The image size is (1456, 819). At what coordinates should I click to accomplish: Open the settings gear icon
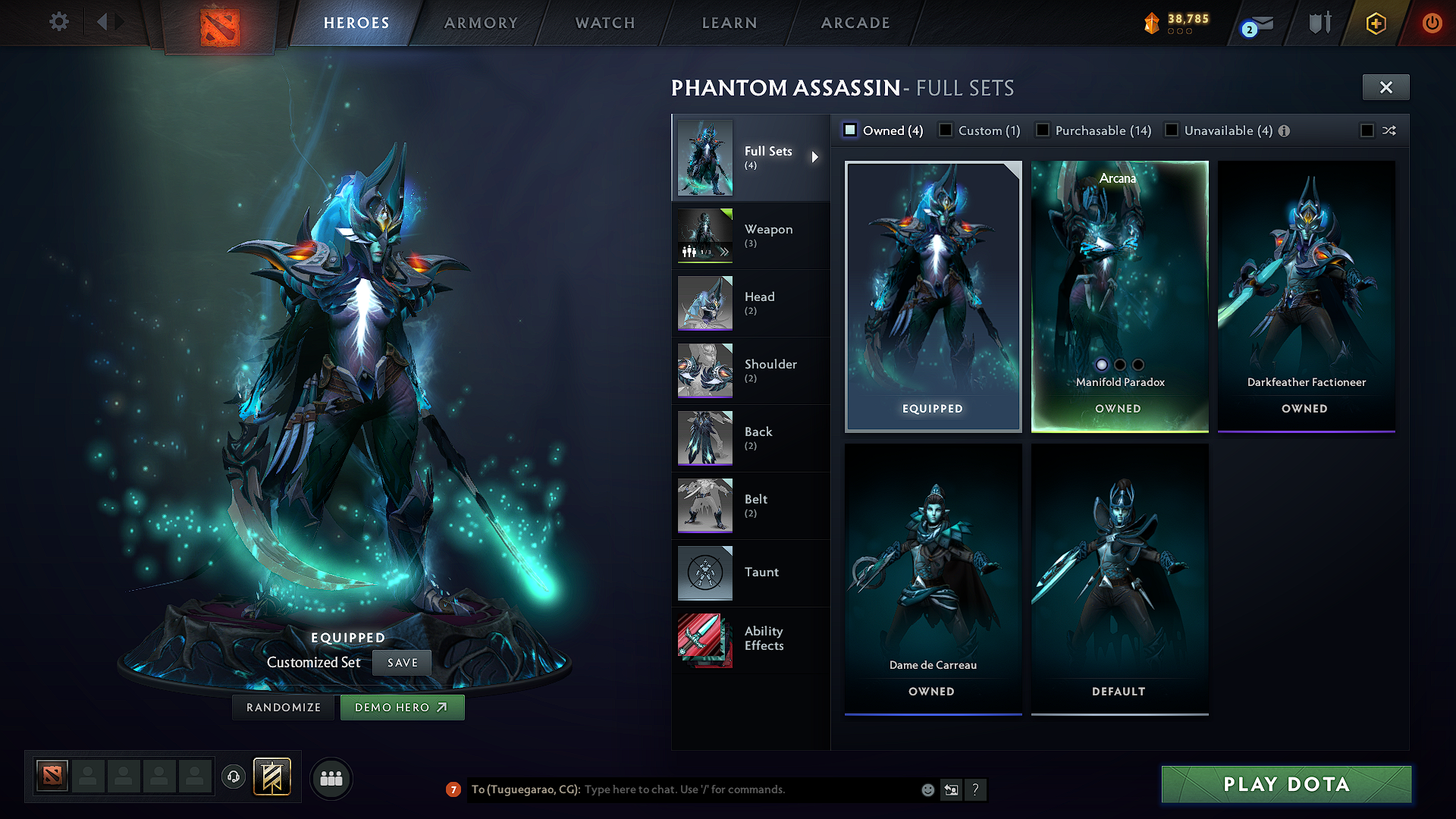[x=58, y=22]
